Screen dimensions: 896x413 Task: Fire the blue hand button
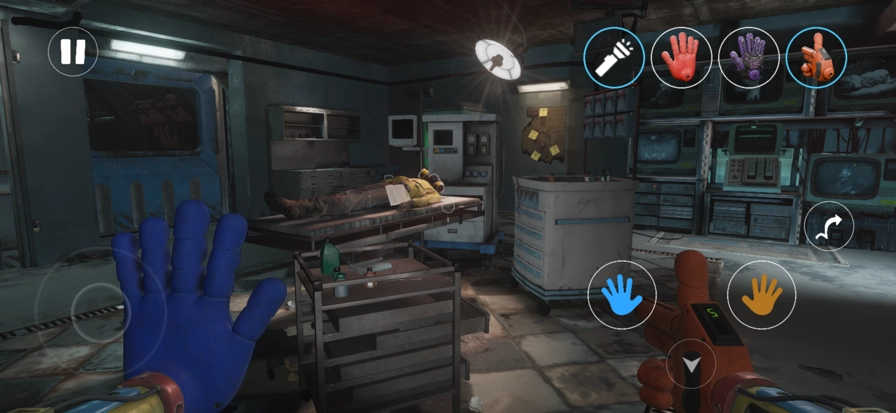(622, 294)
